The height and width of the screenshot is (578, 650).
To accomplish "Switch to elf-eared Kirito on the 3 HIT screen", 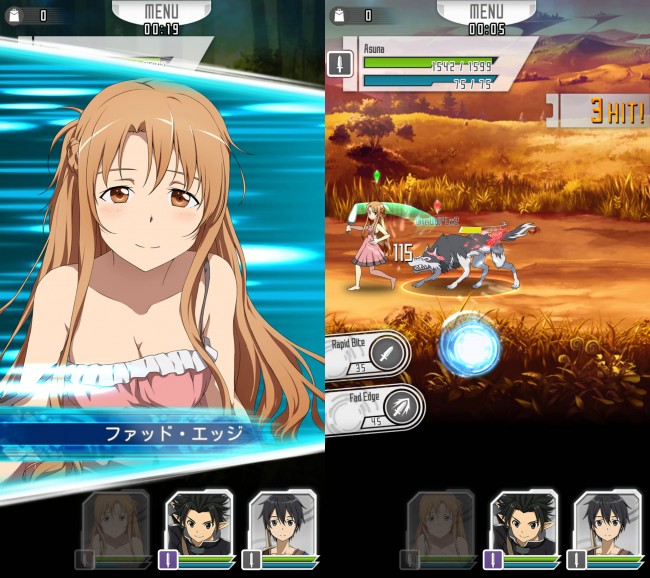I will coord(524,523).
